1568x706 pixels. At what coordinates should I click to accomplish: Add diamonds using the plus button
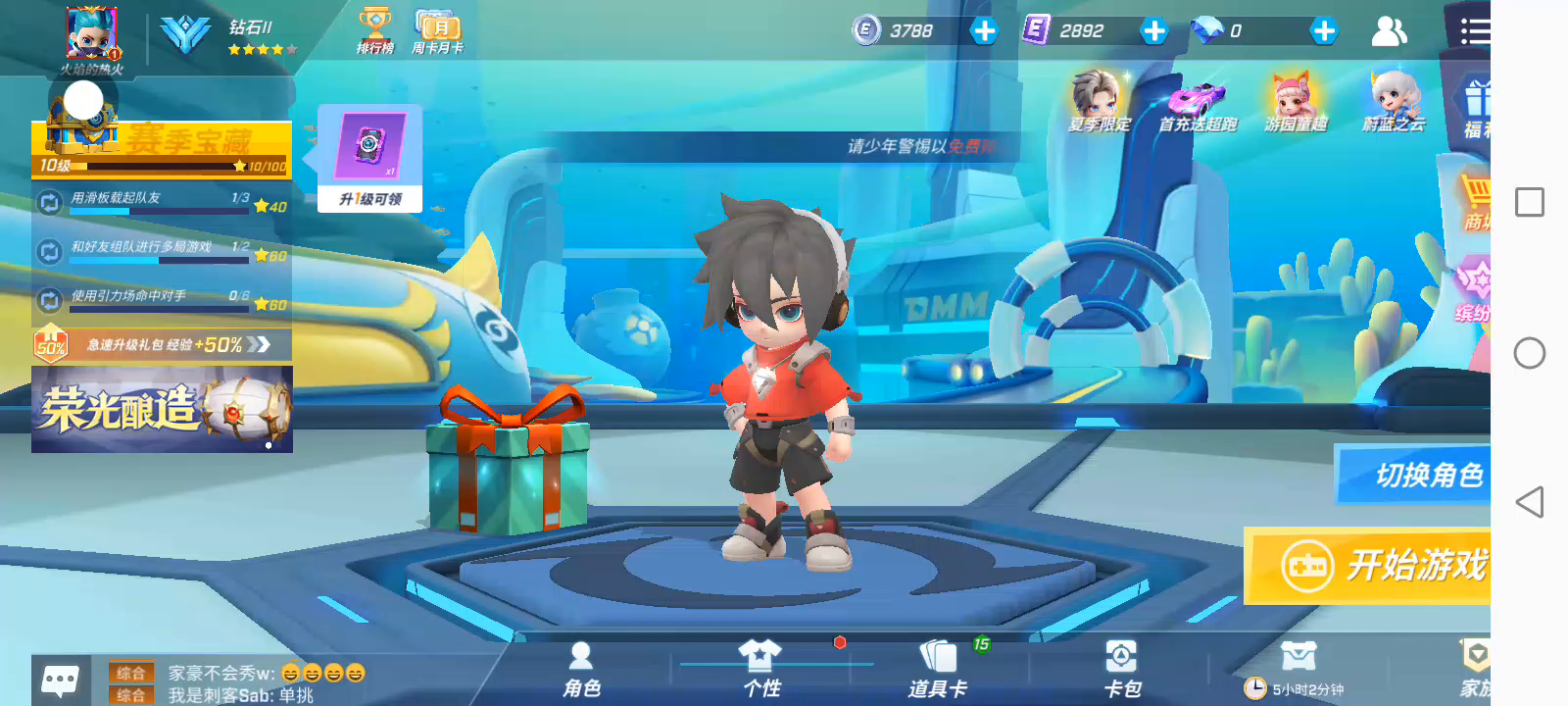click(x=1324, y=31)
